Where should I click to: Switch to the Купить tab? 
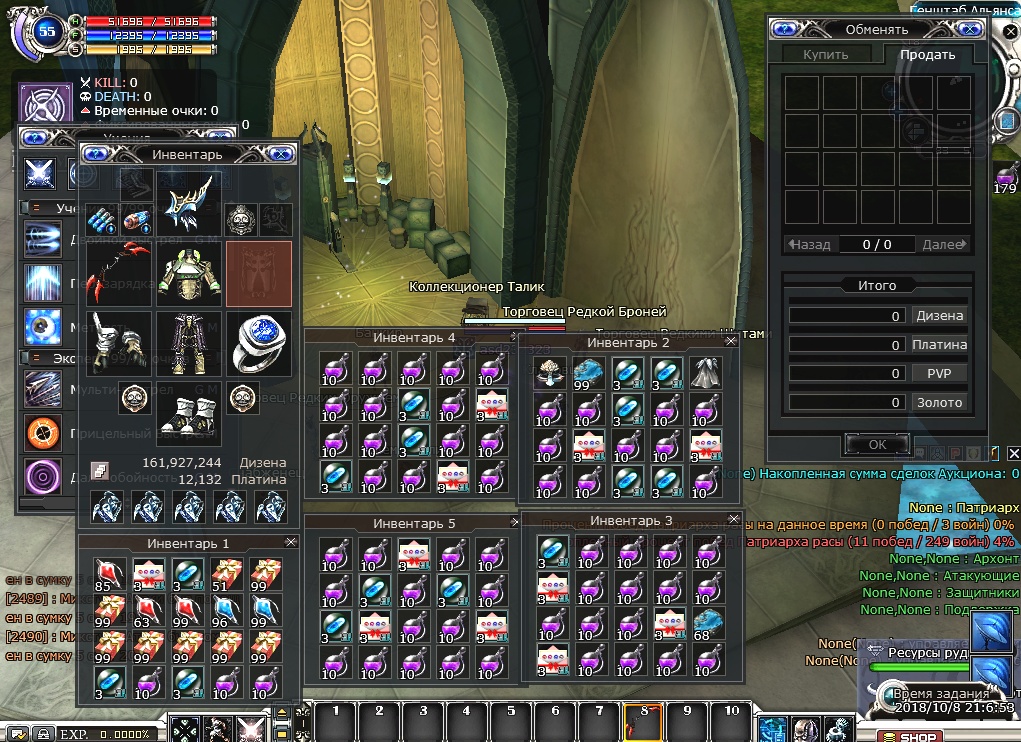[826, 55]
